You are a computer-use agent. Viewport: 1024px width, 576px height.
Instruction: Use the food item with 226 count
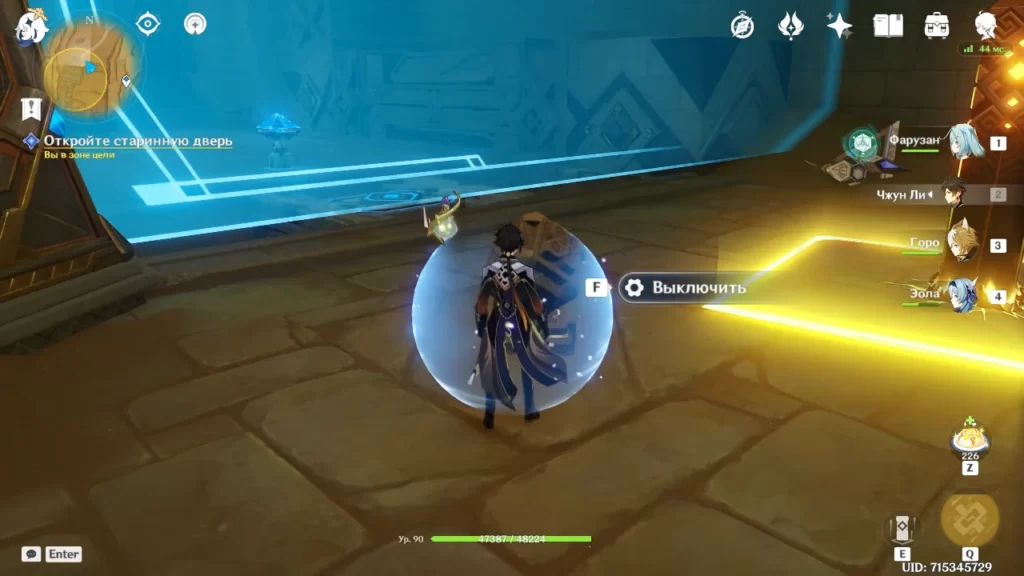(969, 438)
